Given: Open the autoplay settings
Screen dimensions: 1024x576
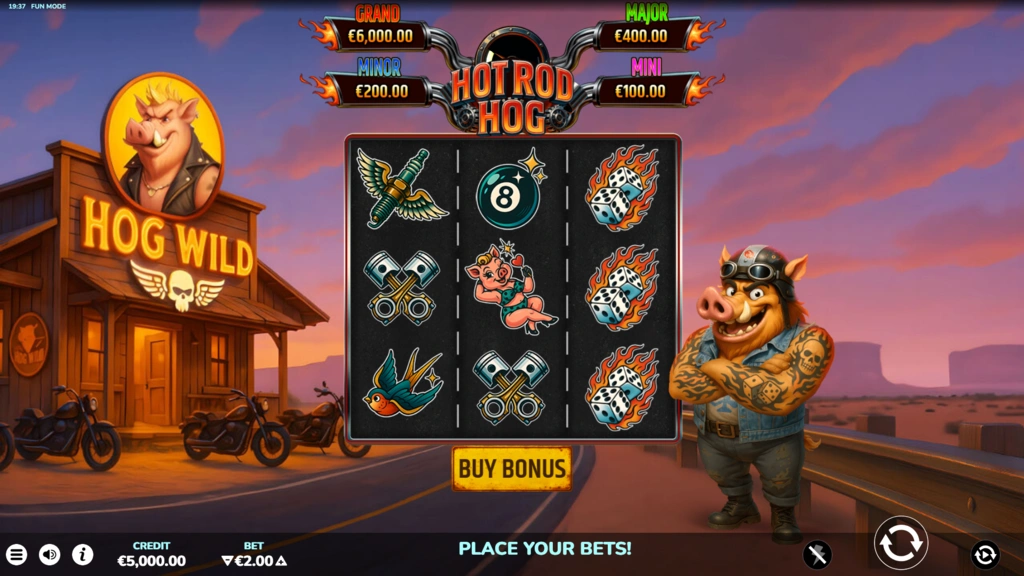Looking at the screenshot, I should (985, 554).
